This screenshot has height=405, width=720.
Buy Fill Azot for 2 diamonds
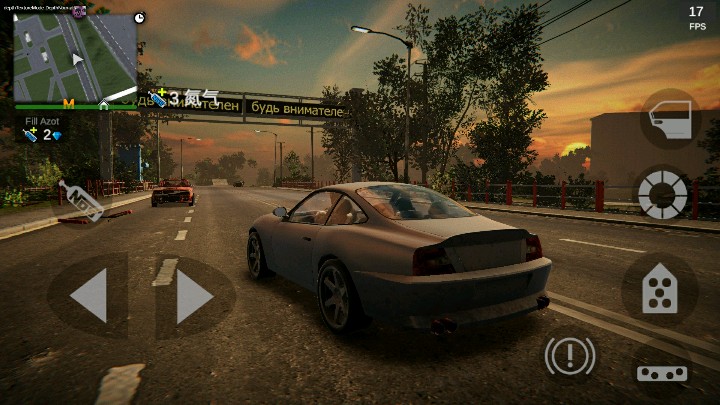tap(43, 134)
